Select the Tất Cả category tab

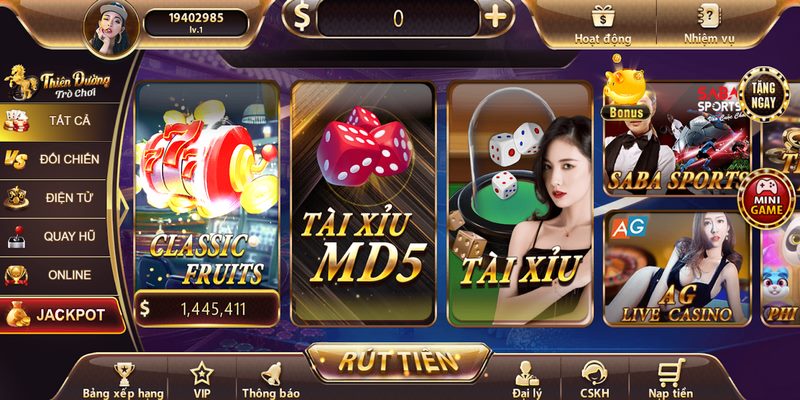pos(60,121)
